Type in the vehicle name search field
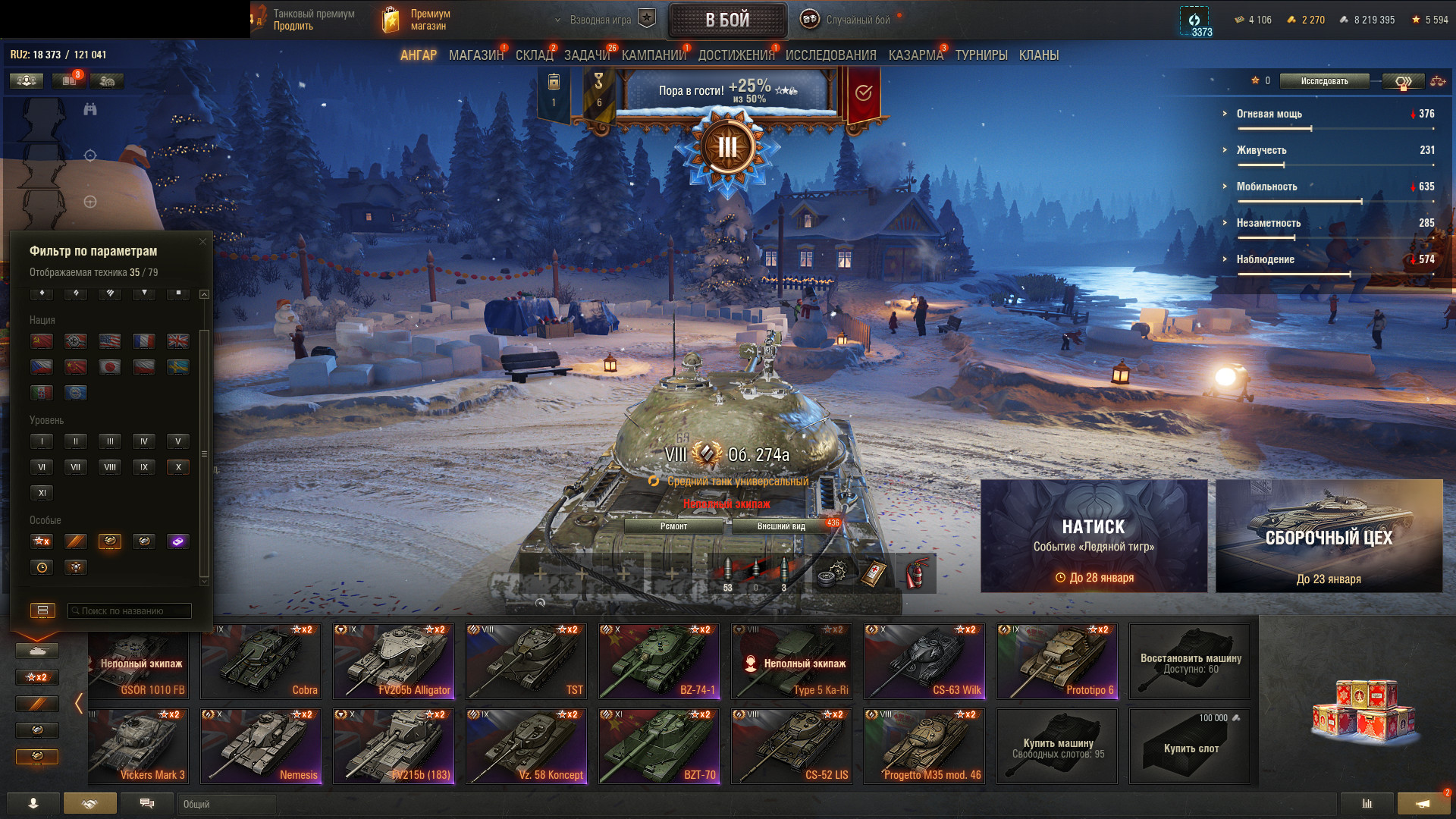This screenshot has width=1456, height=819. [x=130, y=610]
